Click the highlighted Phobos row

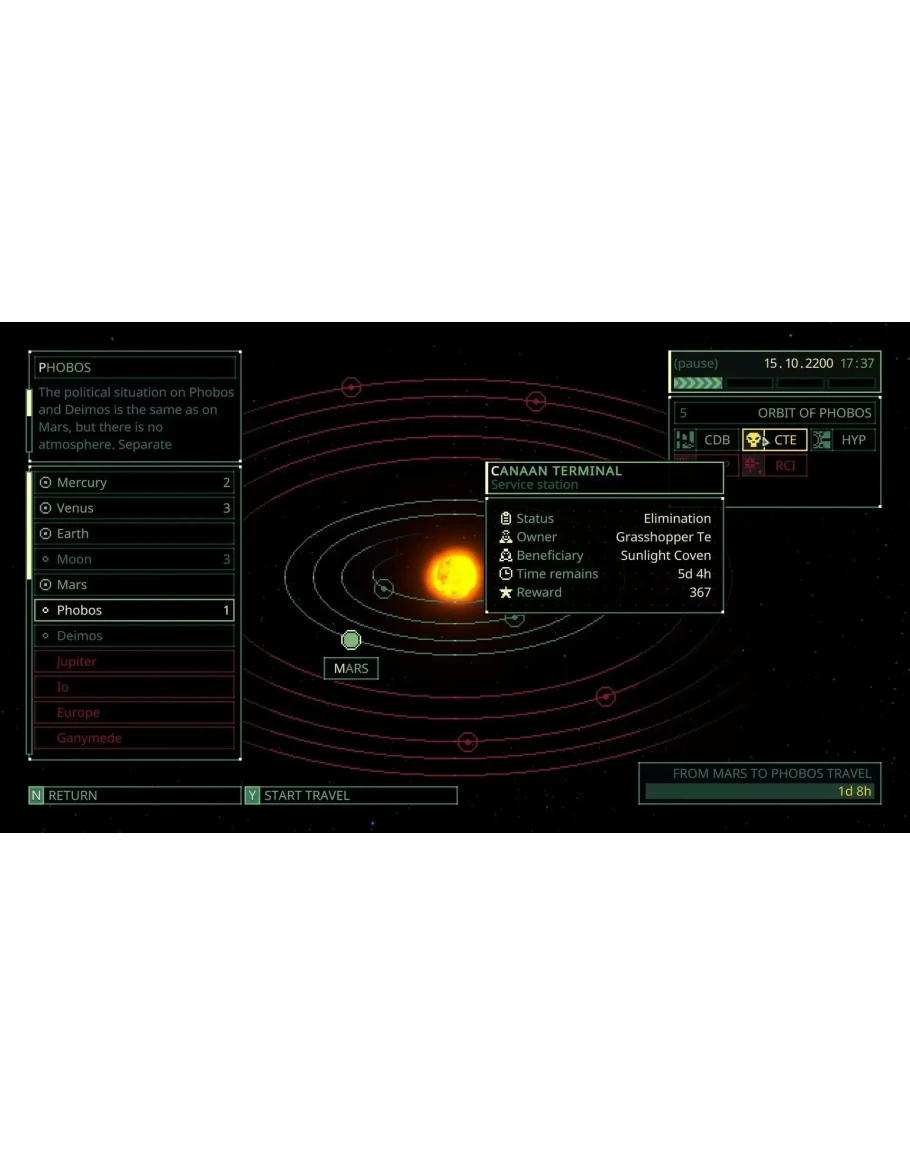coord(134,610)
